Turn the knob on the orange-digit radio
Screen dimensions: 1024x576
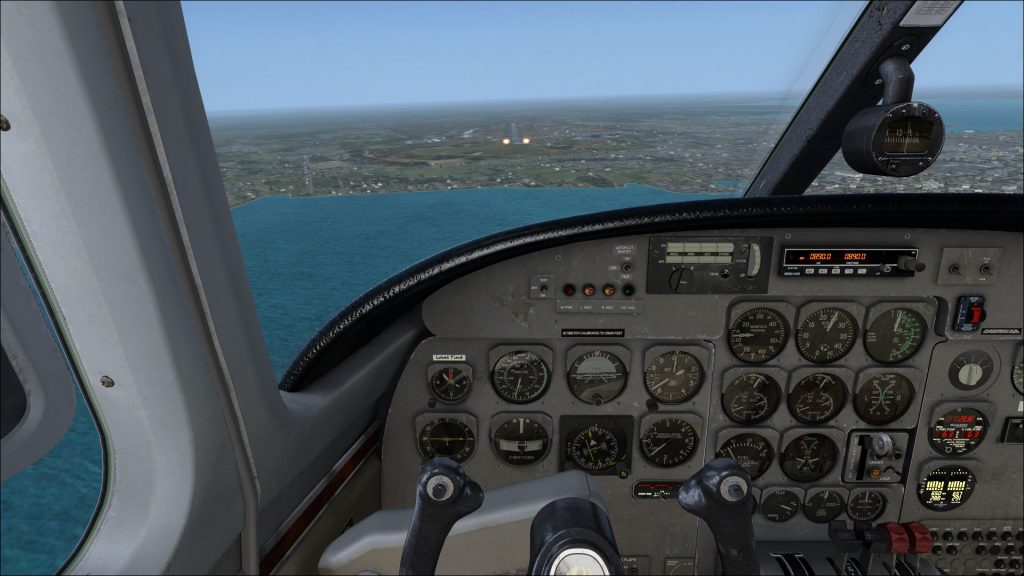click(908, 264)
